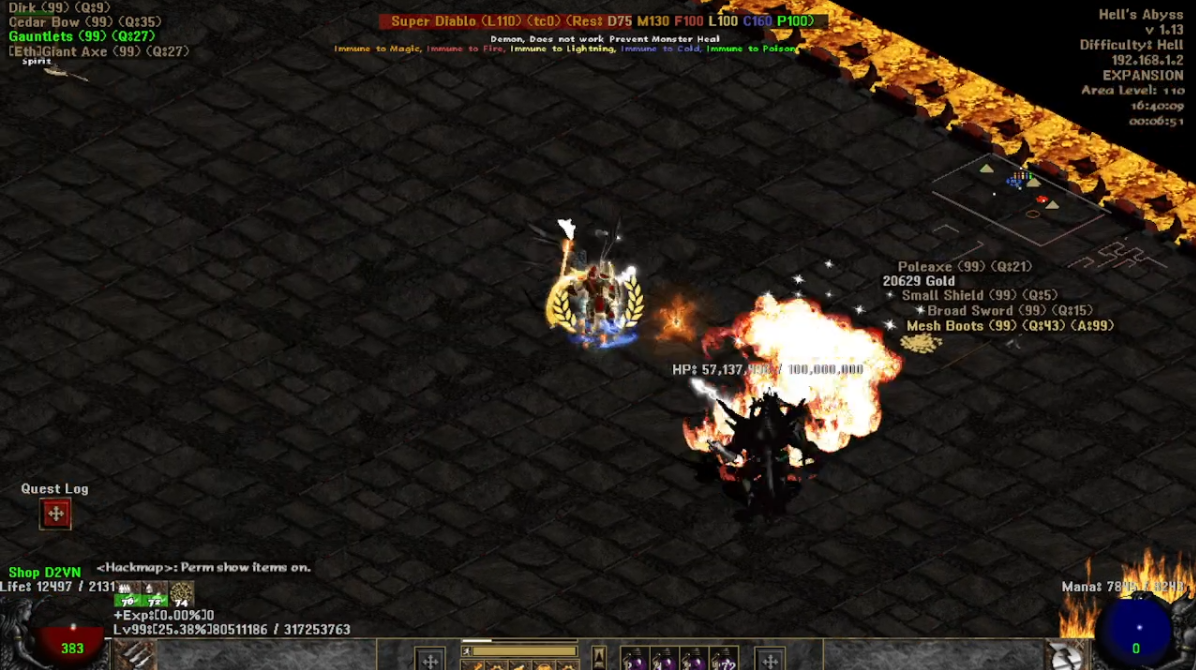Pick up the 20629 Gold label
Image resolution: width=1196 pixels, height=670 pixels.
tap(919, 282)
